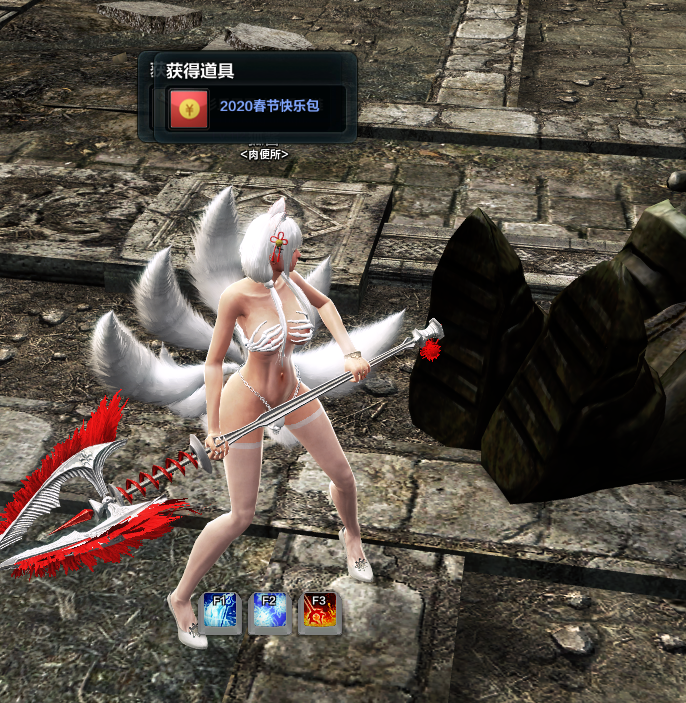Select the 2020春节快乐包 item name
The width and height of the screenshot is (686, 703).
click(x=269, y=105)
